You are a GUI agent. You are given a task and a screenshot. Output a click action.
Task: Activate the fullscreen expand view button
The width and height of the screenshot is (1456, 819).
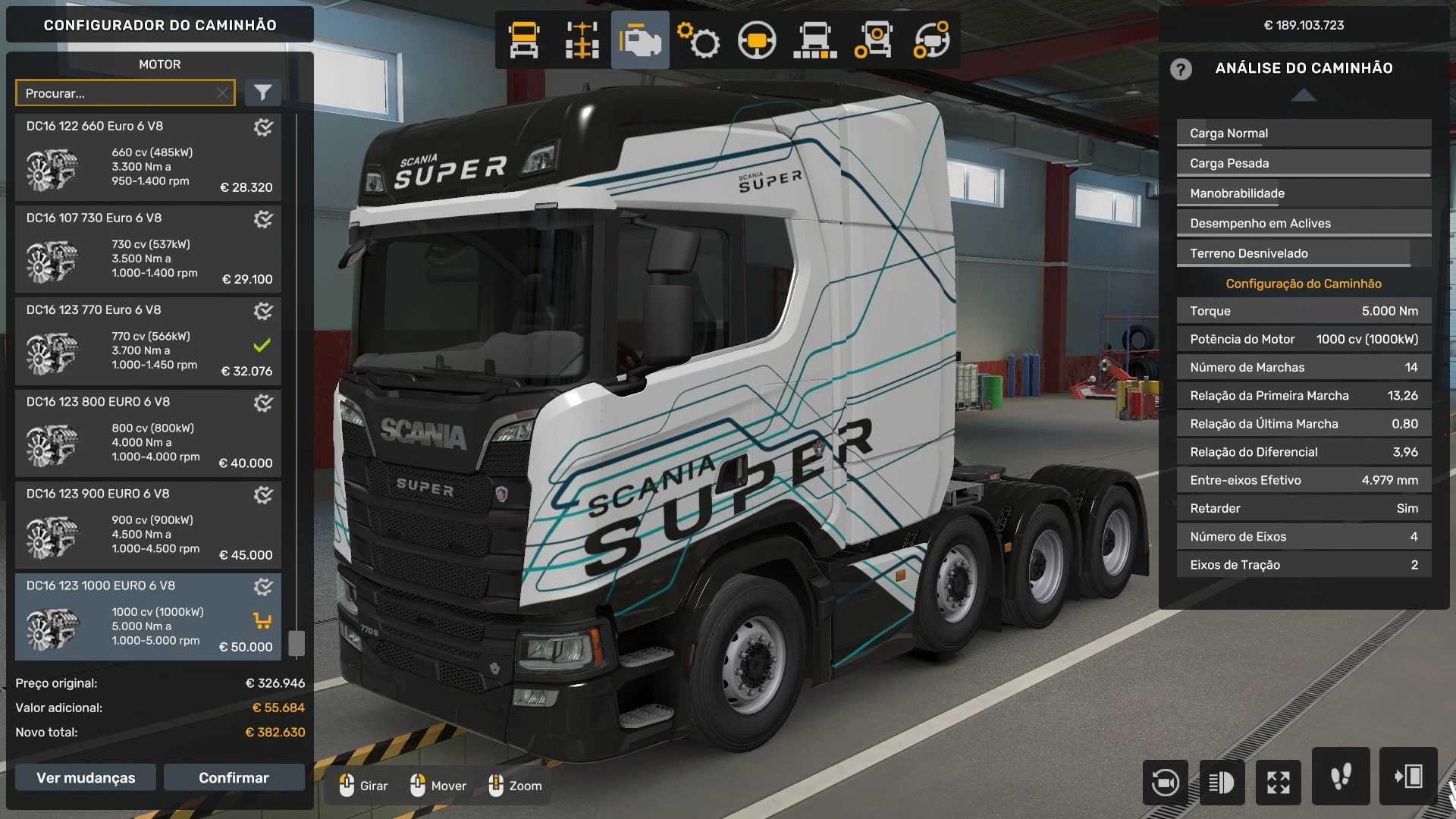tap(1278, 782)
